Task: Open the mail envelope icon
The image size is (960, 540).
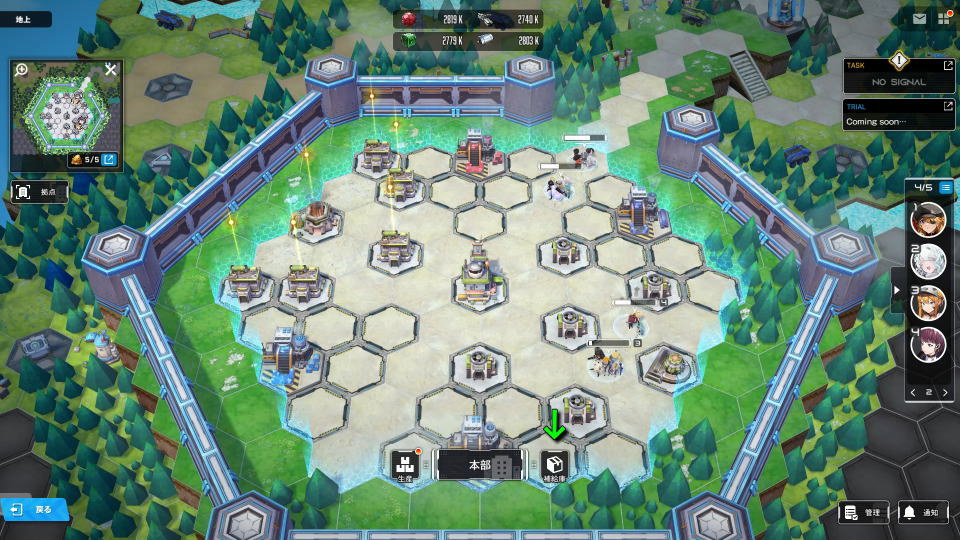Action: 919,18
